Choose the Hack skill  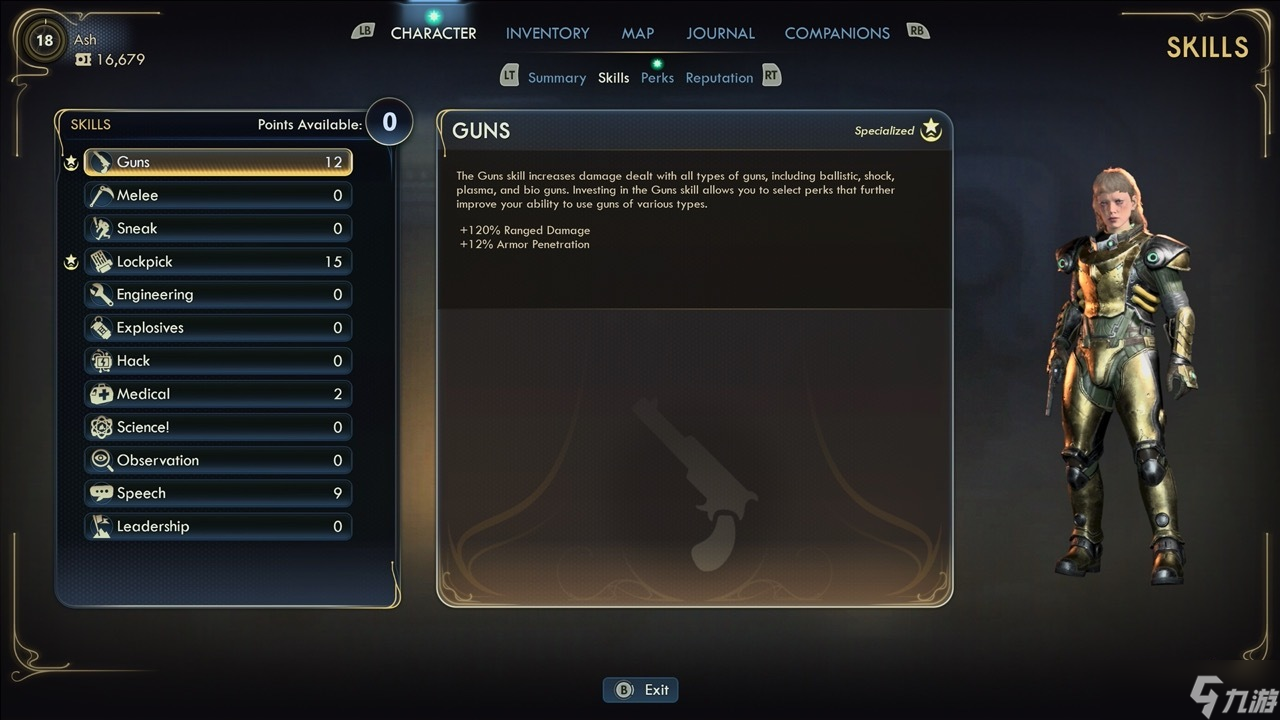(x=218, y=360)
